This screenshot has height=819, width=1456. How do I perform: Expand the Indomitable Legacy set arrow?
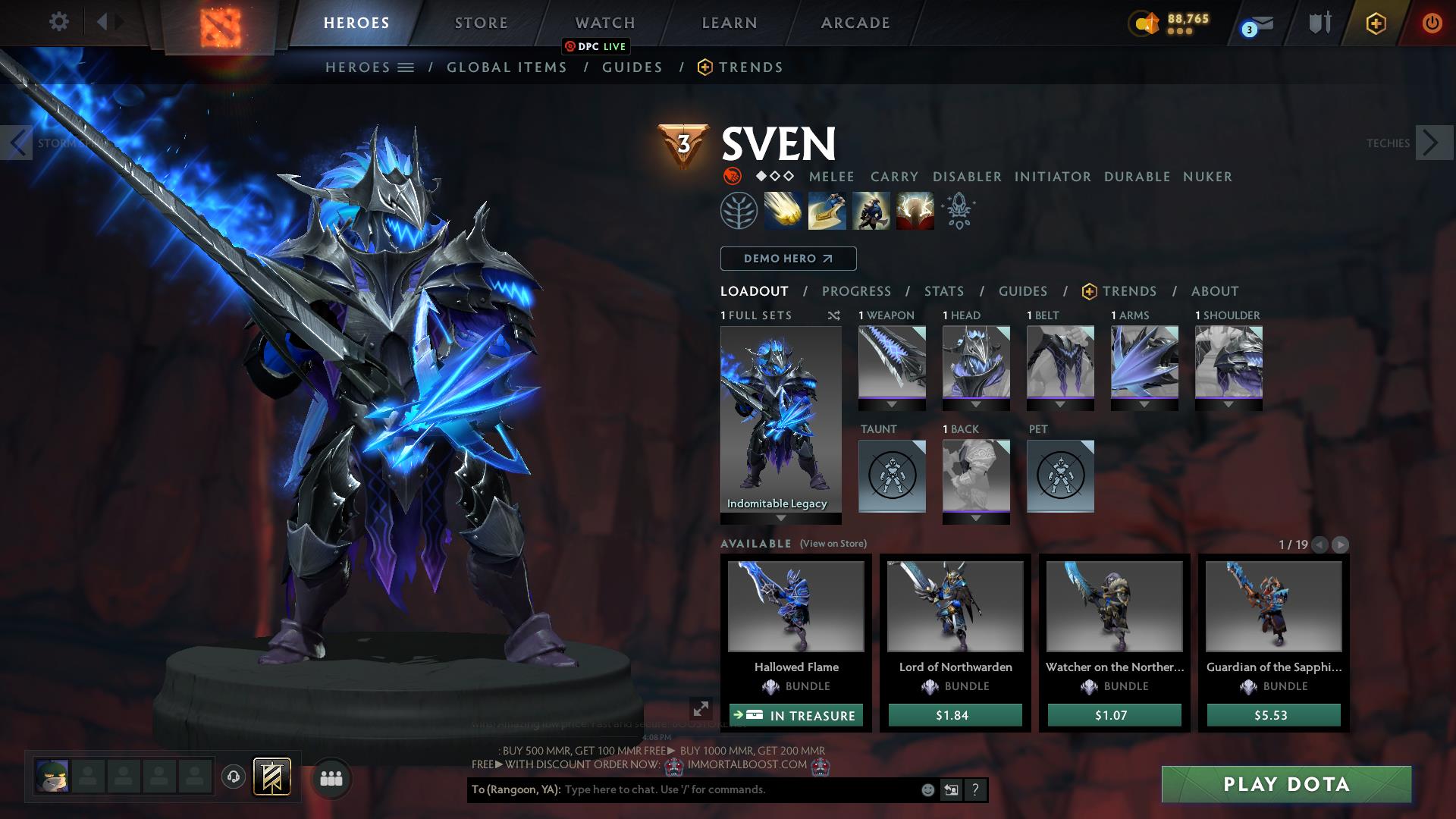pos(780,519)
